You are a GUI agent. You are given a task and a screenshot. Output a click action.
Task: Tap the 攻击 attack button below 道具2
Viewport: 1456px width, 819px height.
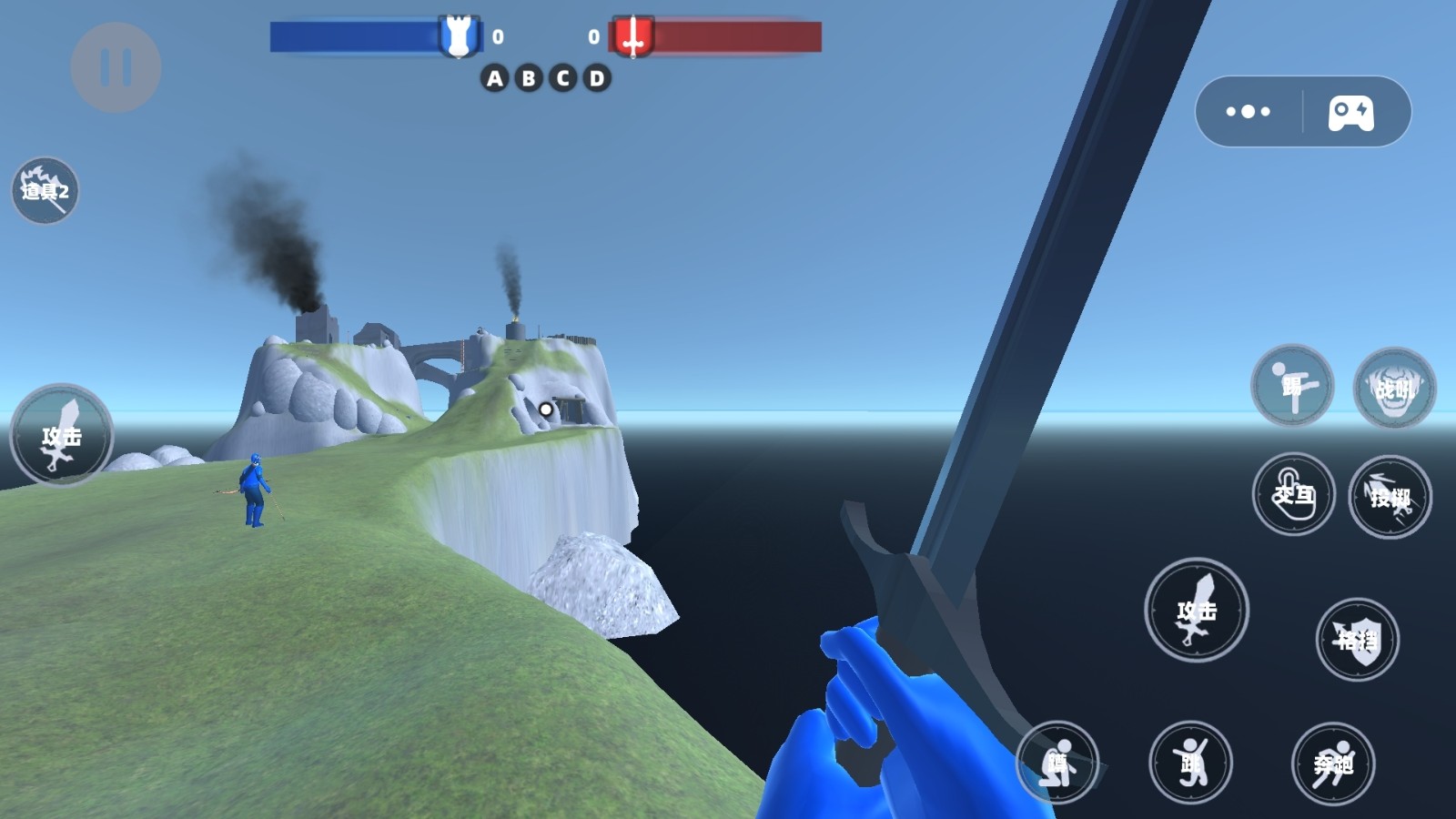pos(61,436)
